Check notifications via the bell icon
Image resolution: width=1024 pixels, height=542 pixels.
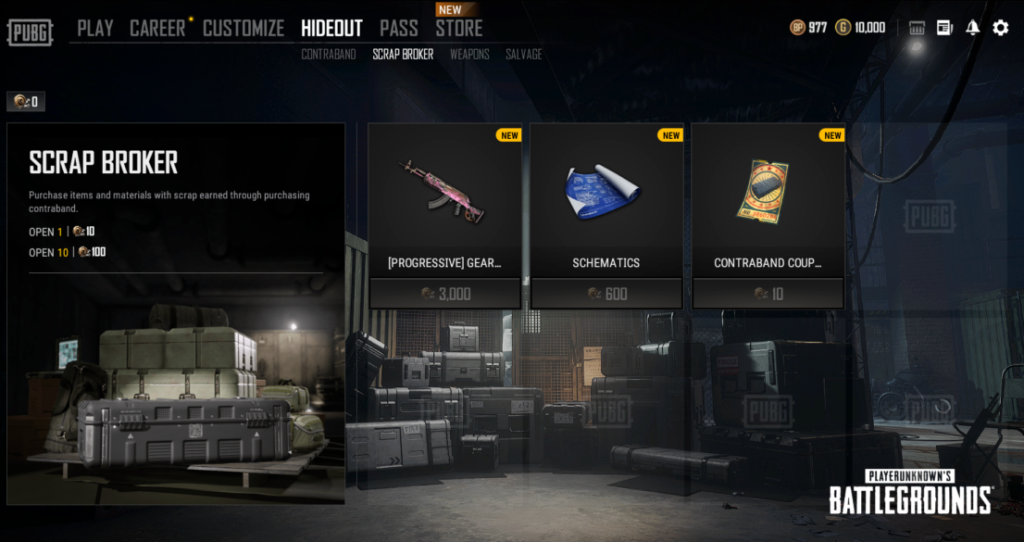(x=972, y=28)
